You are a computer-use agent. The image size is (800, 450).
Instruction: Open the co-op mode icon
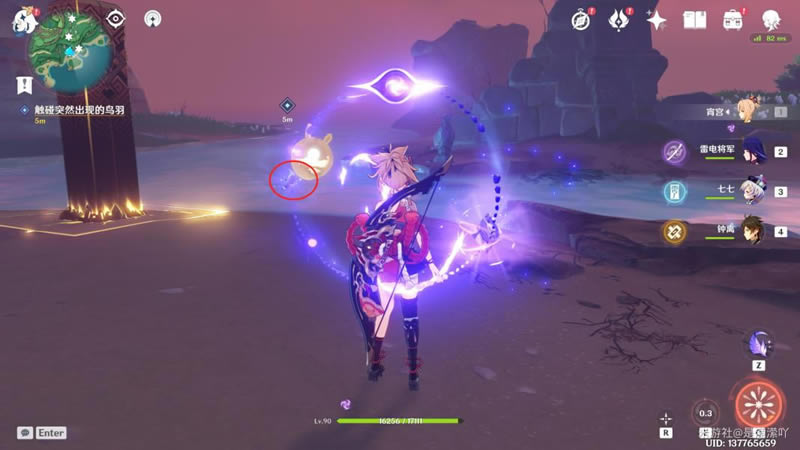[x=152, y=18]
